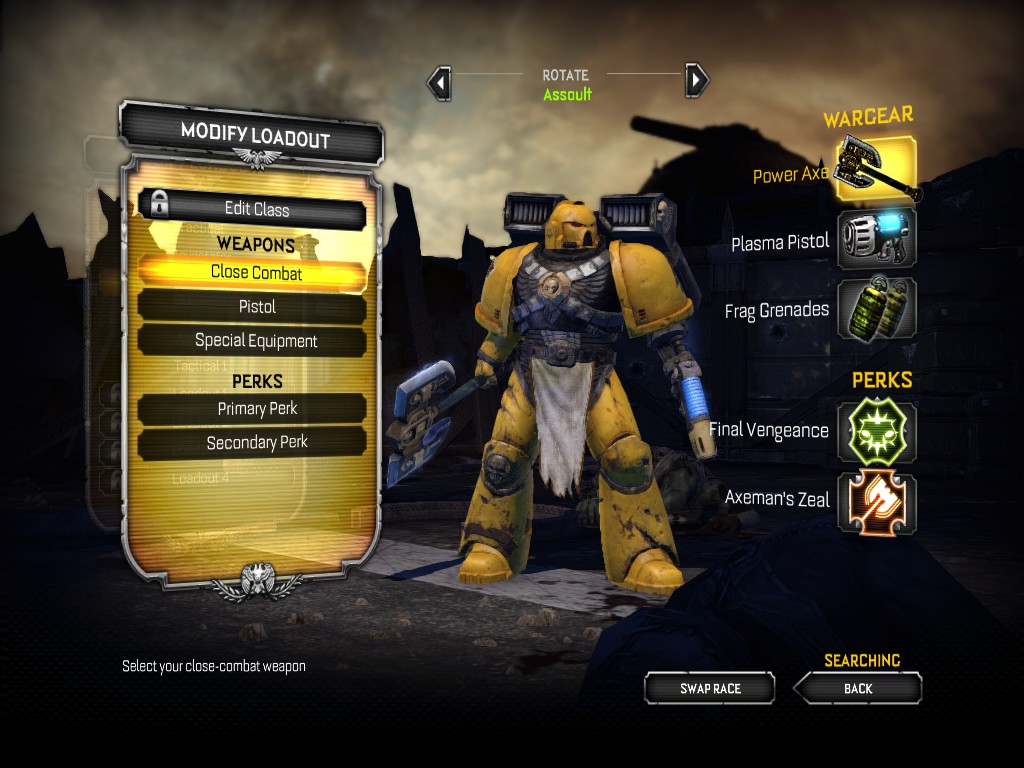This screenshot has height=768, width=1024.
Task: Rotate character with the left arrow
Action: coord(438,82)
